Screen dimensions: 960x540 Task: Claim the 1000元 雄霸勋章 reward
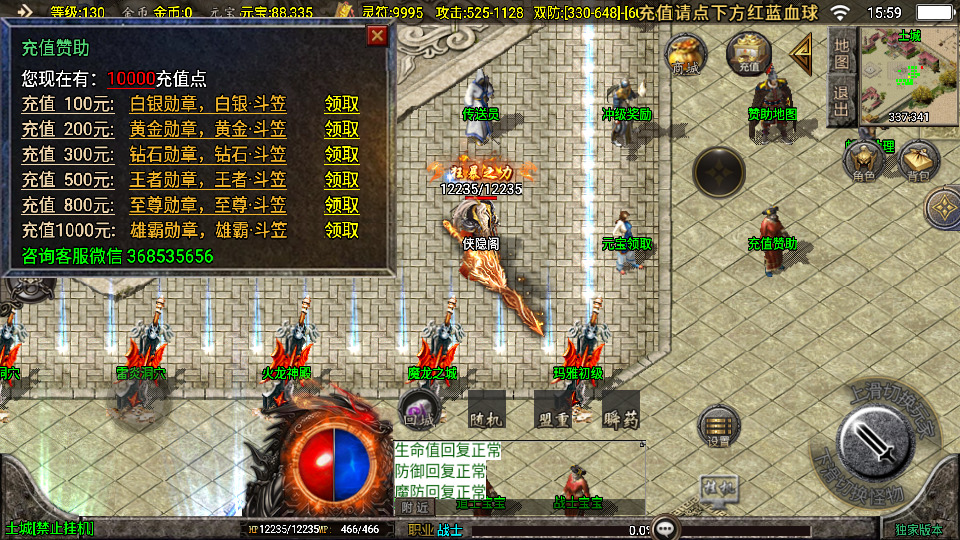[342, 230]
